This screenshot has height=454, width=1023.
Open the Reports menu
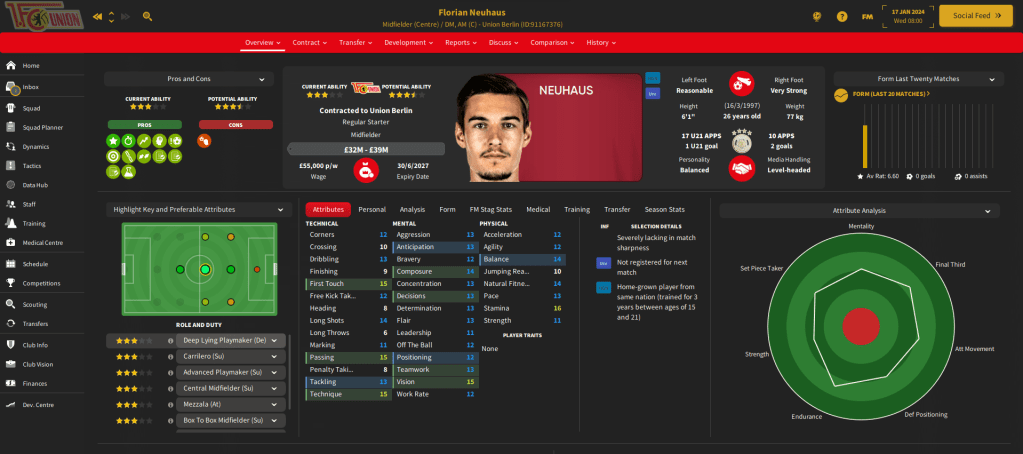click(461, 43)
